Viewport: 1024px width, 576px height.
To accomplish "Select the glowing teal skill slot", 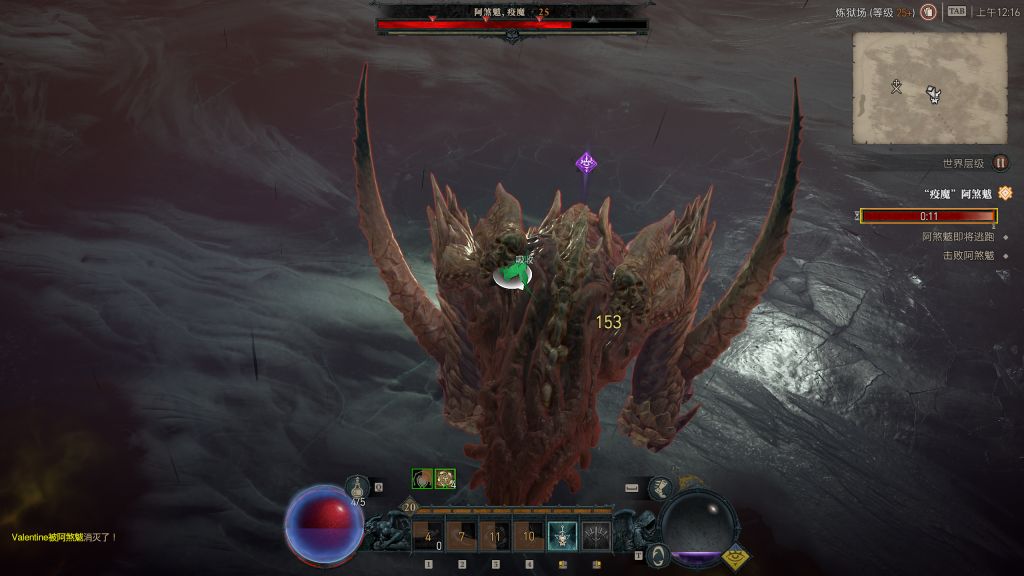I will click(x=562, y=537).
